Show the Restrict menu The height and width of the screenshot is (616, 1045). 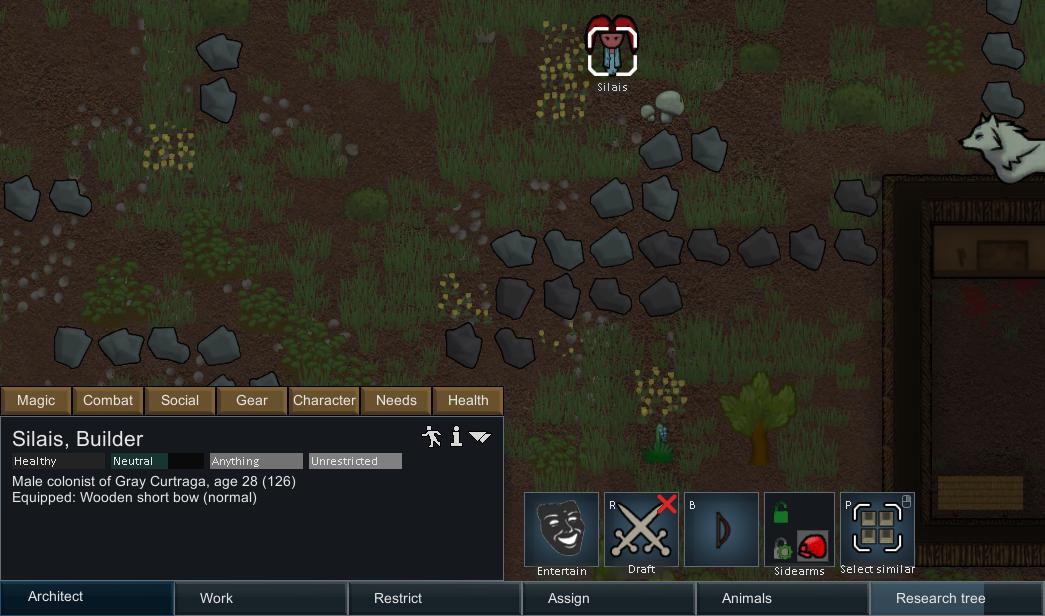pyautogui.click(x=434, y=598)
